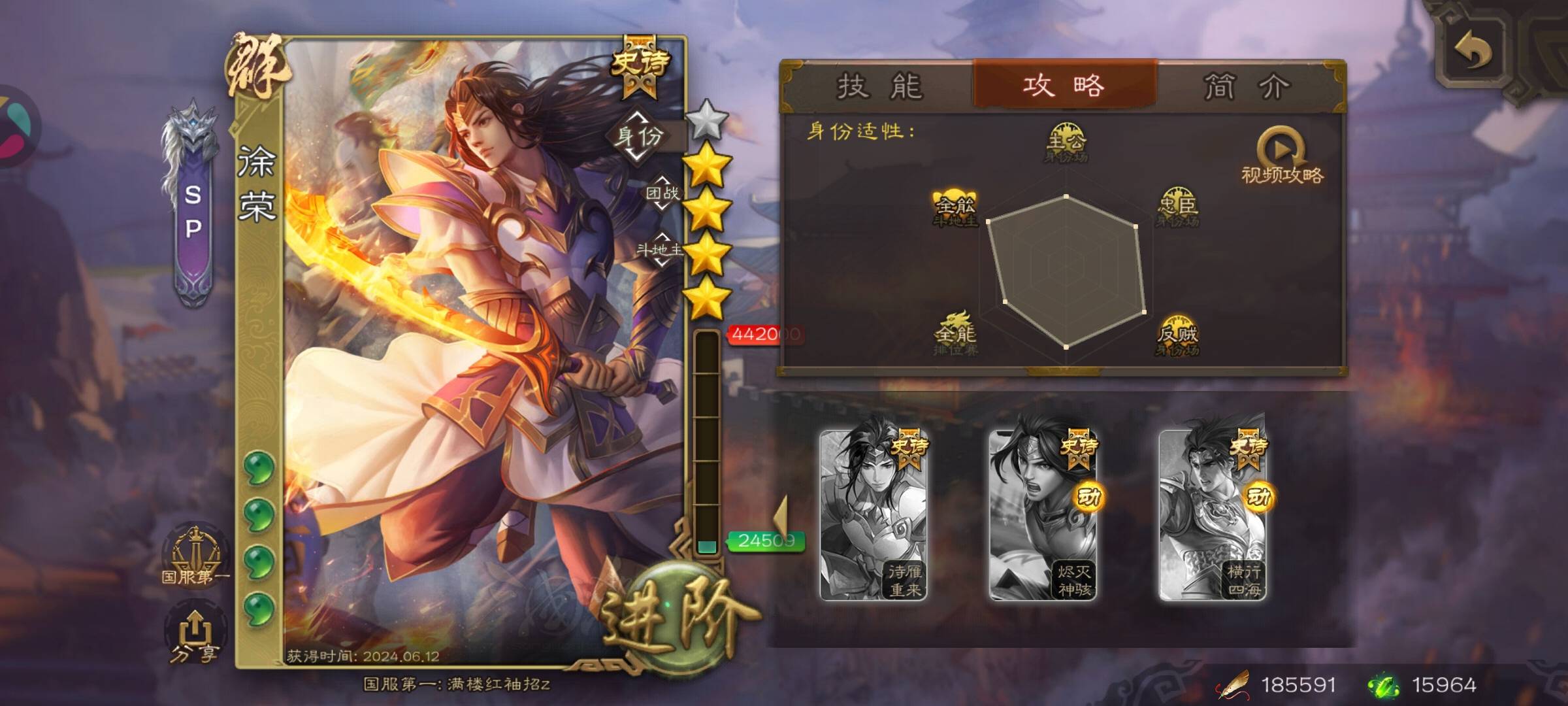
Task: Click the 反贼 identity icon
Action: pos(1177,336)
